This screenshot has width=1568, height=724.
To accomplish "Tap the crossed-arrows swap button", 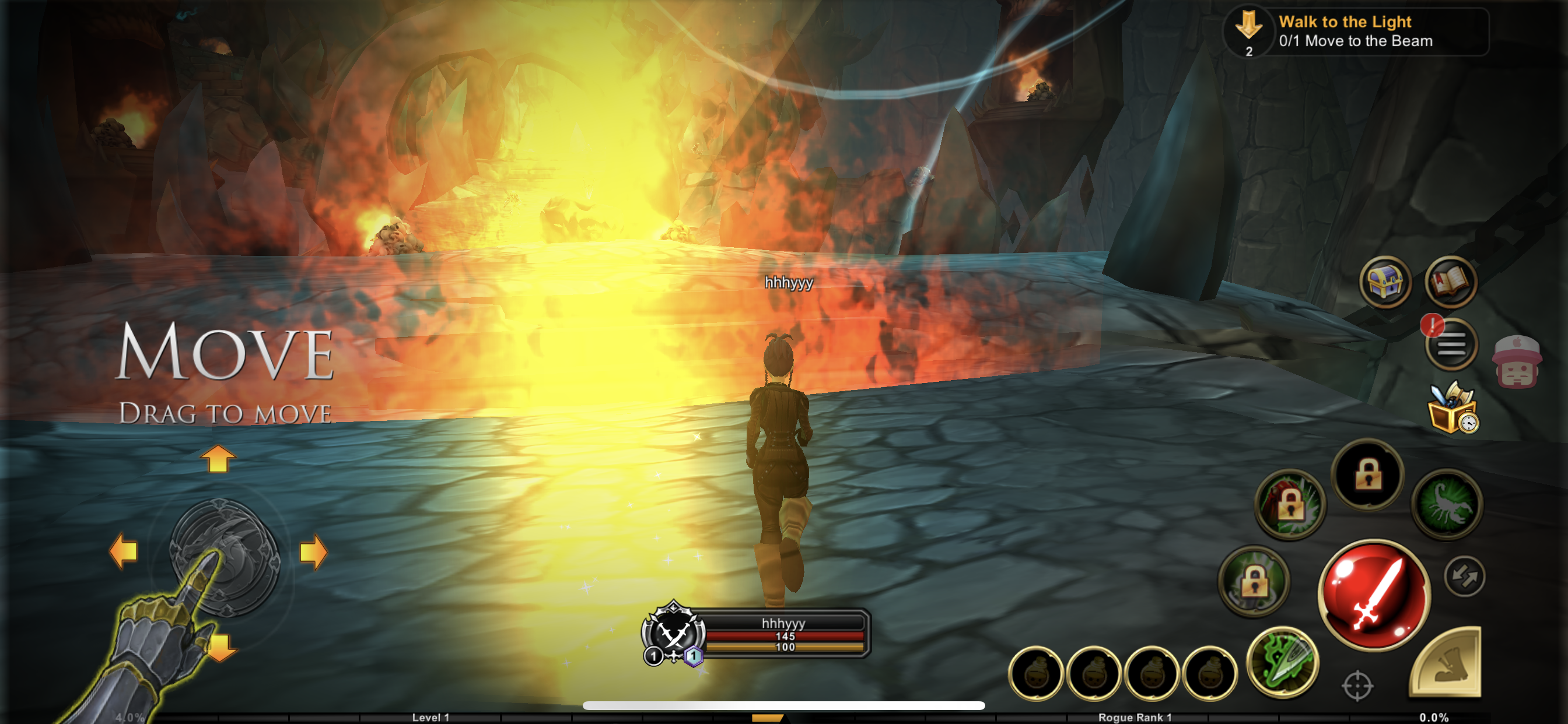I will (1464, 576).
